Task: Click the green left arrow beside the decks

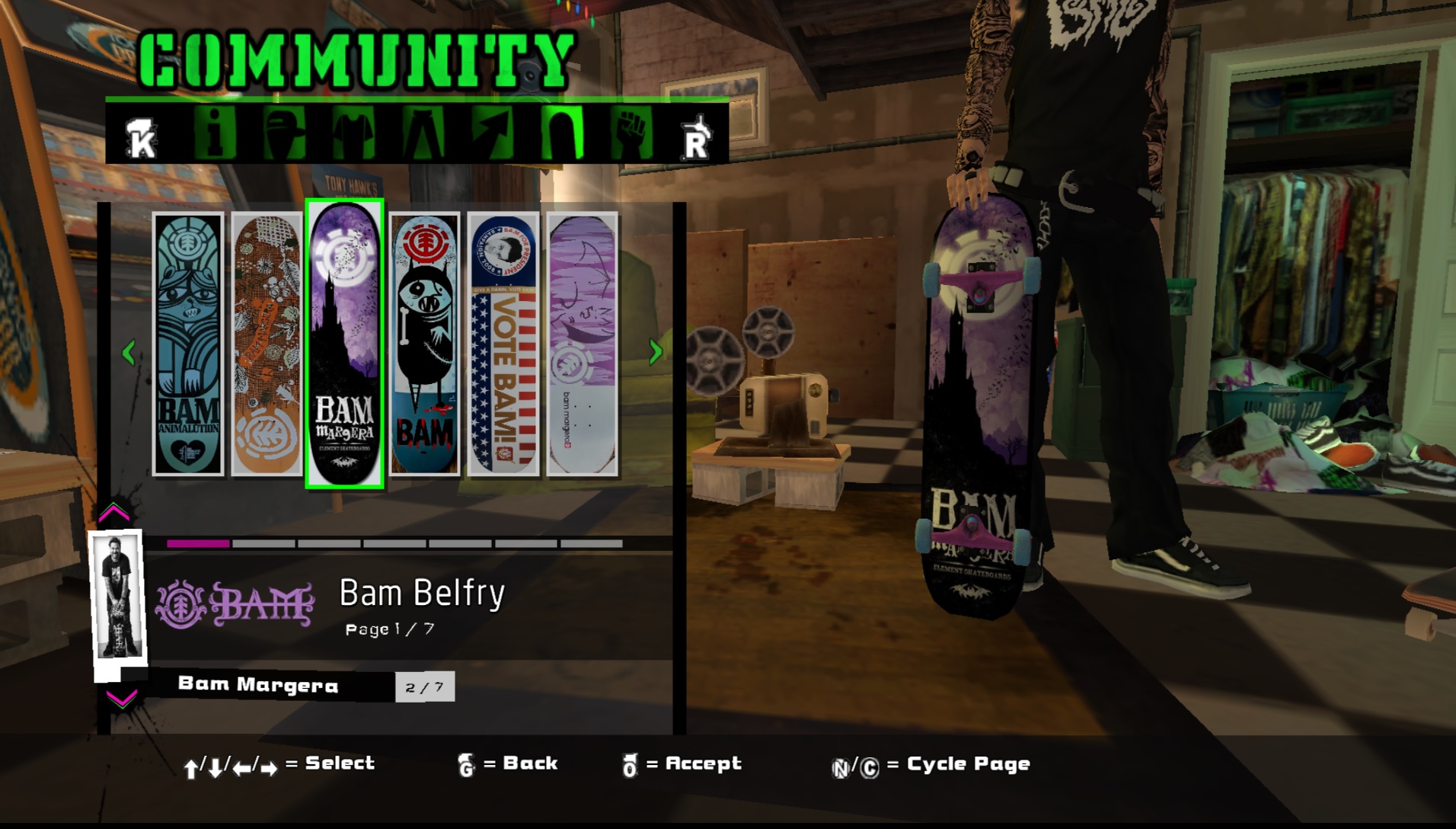Action: (129, 352)
